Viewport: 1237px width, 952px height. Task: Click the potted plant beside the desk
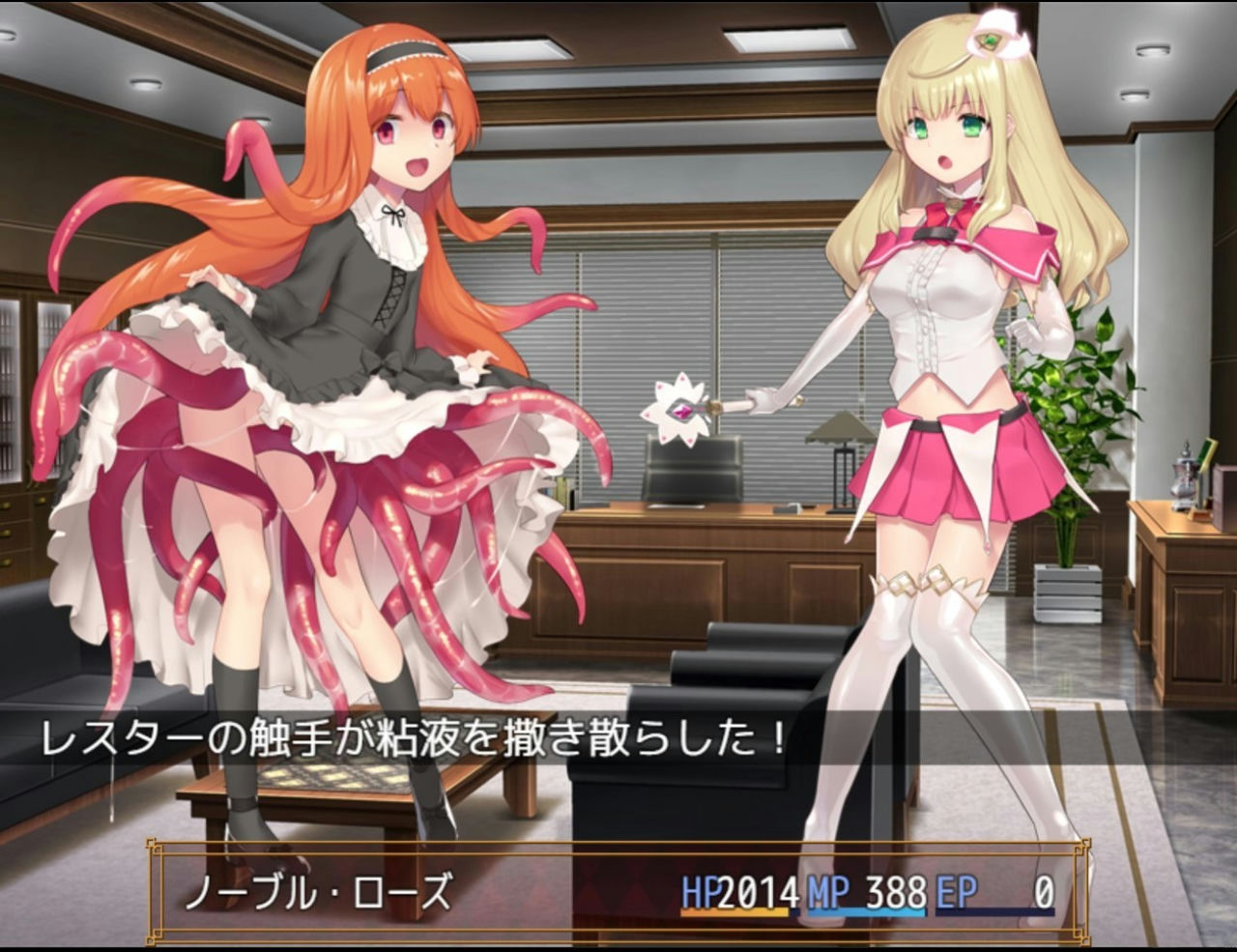(x=1082, y=406)
